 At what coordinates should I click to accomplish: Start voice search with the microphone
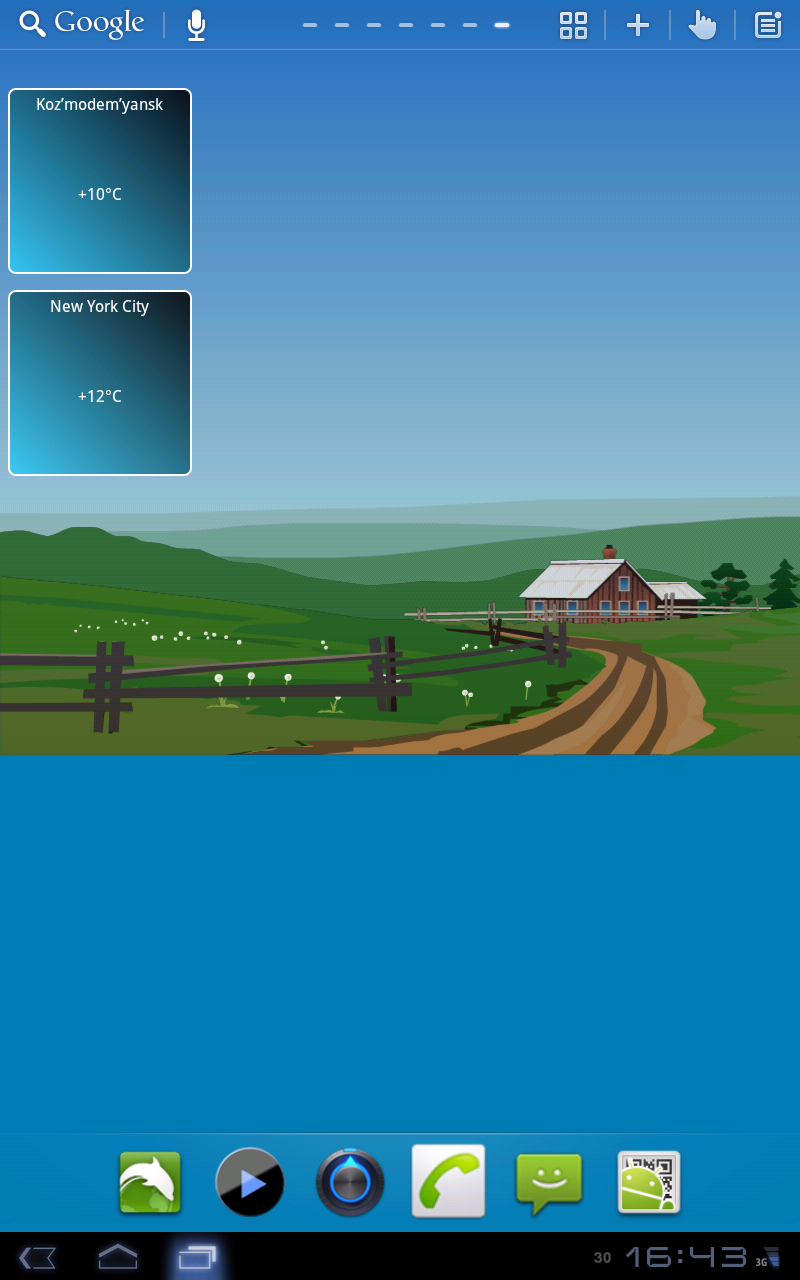[x=196, y=25]
